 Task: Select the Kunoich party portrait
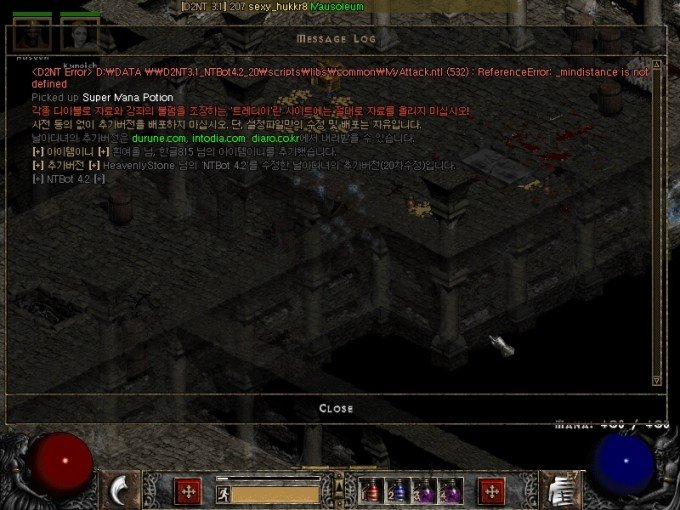click(x=79, y=34)
